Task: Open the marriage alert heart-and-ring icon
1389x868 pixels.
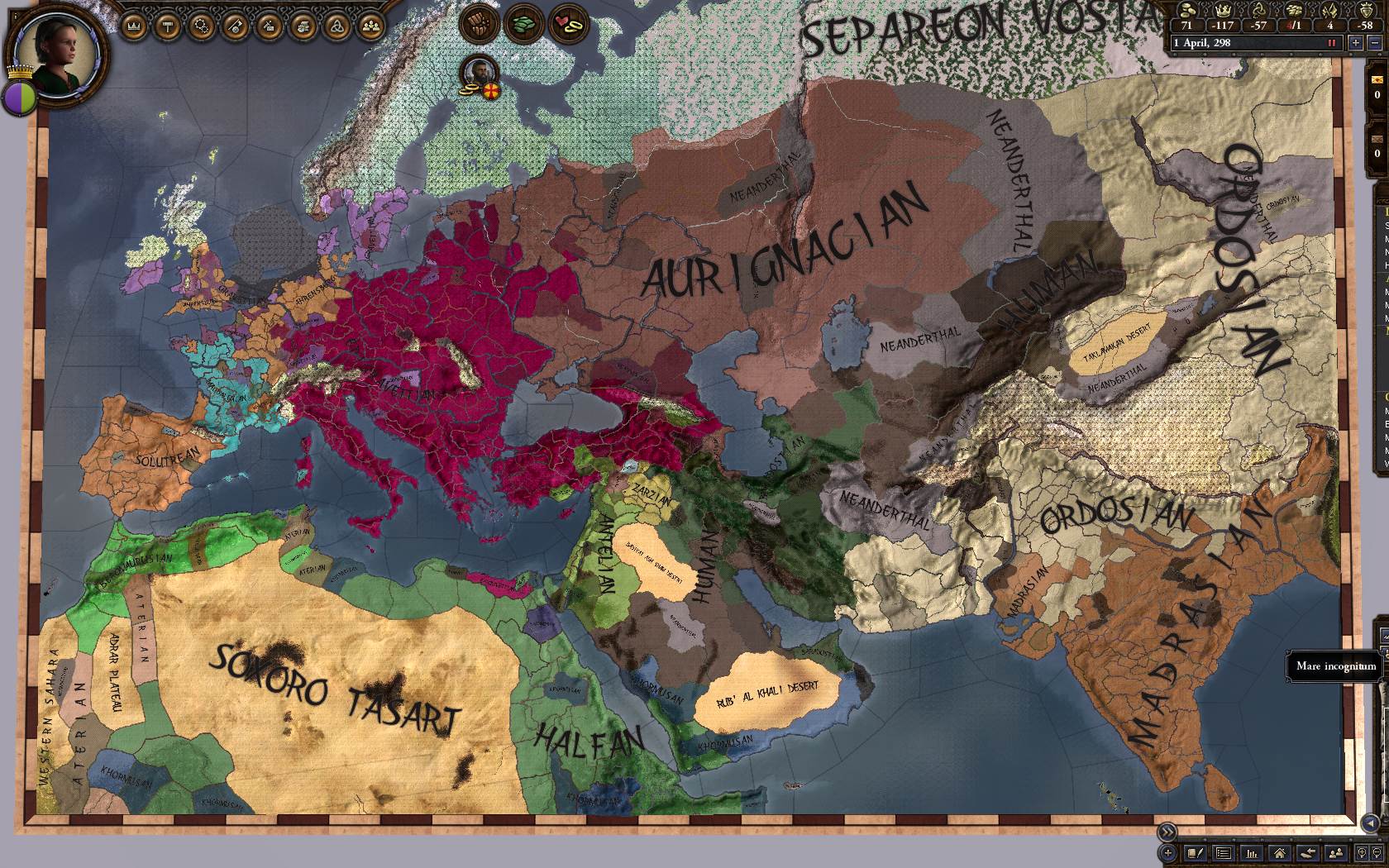Action: pos(567,23)
